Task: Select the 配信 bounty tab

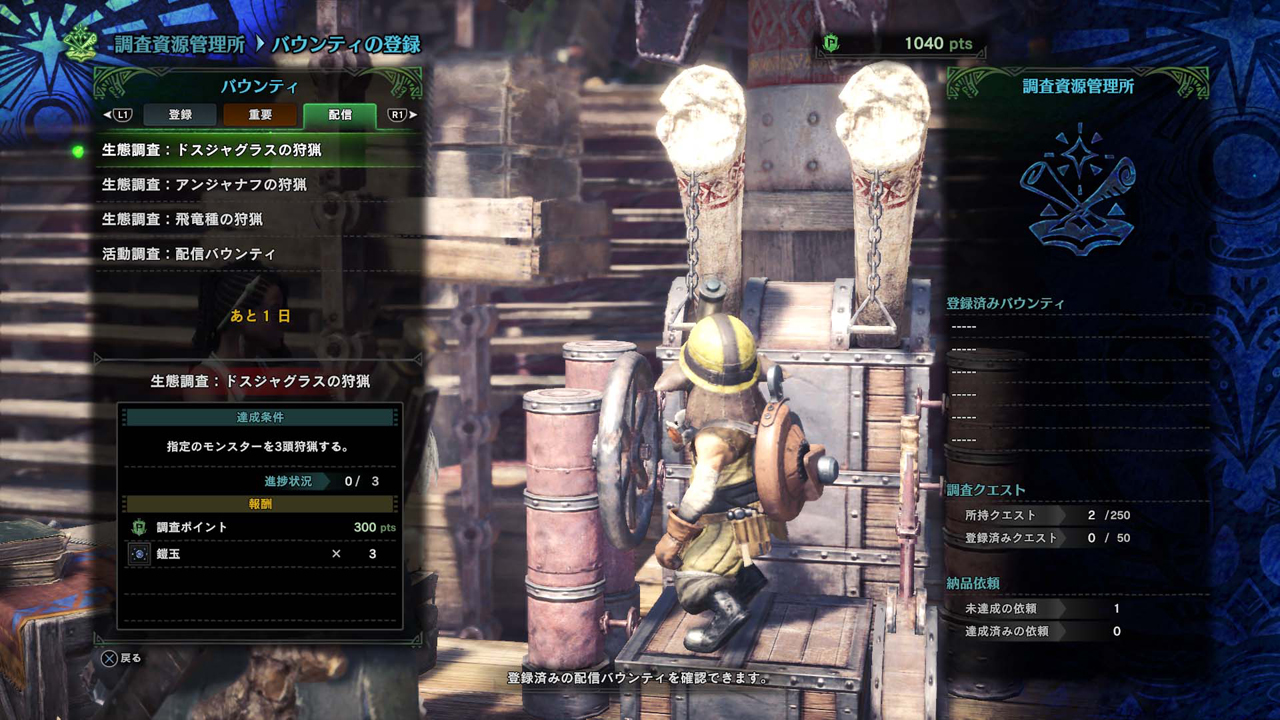Action: click(340, 115)
